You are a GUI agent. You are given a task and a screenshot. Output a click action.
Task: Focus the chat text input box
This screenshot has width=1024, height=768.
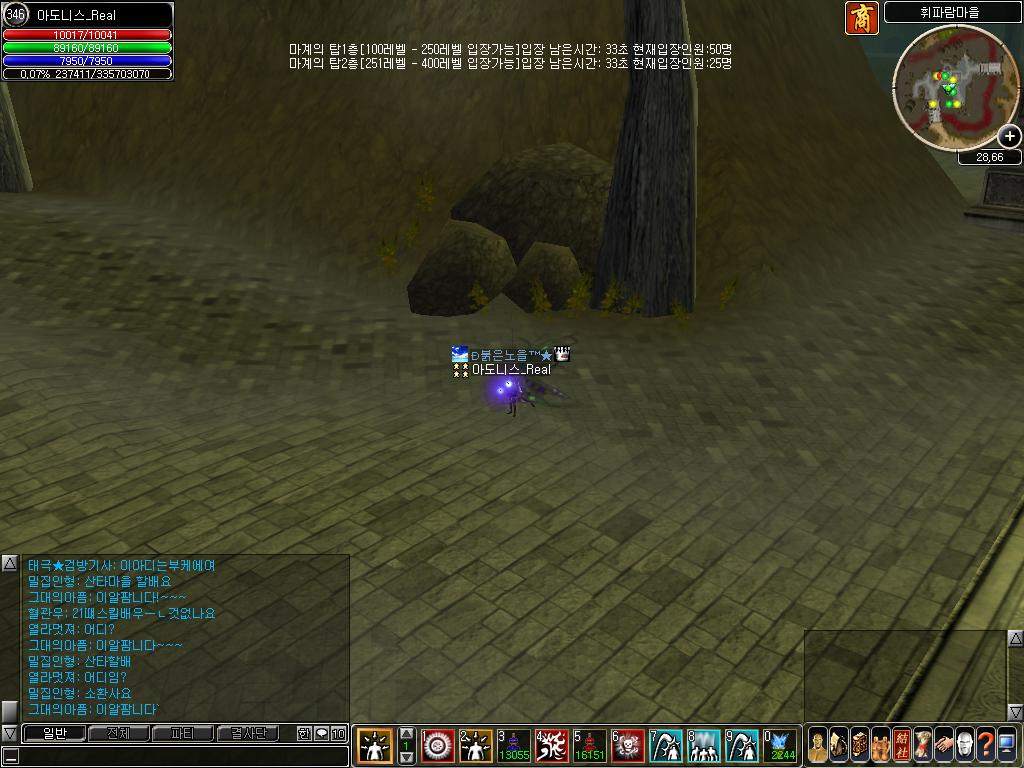(180, 755)
